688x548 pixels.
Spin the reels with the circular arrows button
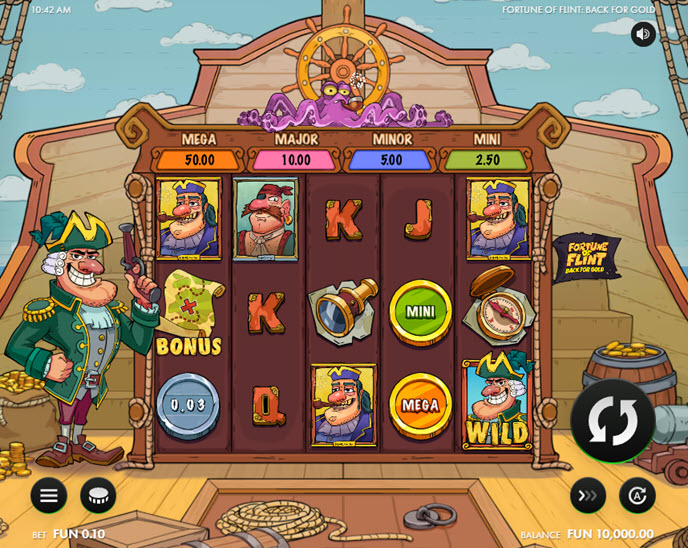pyautogui.click(x=612, y=421)
